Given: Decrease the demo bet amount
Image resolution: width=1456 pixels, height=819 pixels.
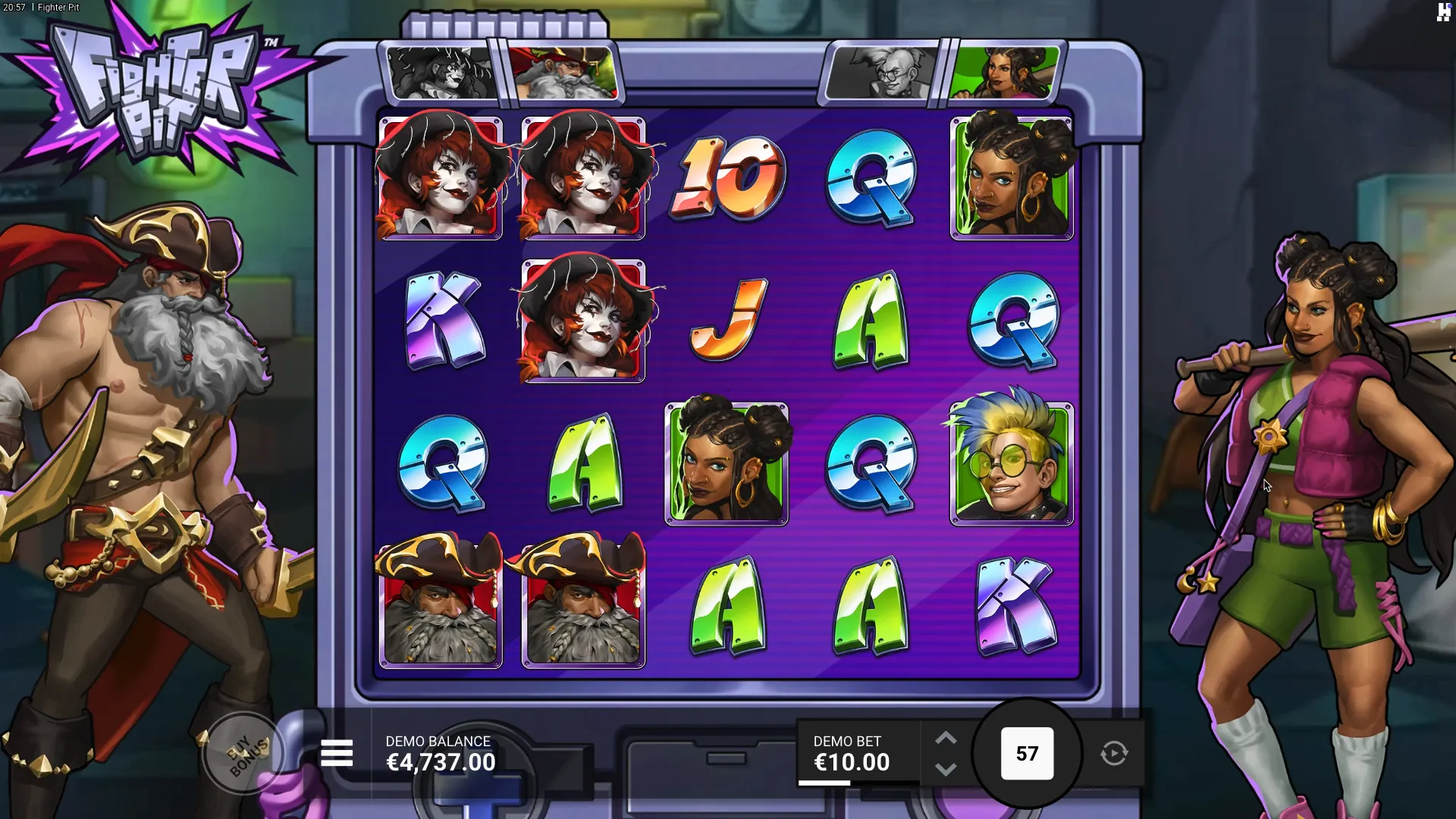Looking at the screenshot, I should click(946, 770).
